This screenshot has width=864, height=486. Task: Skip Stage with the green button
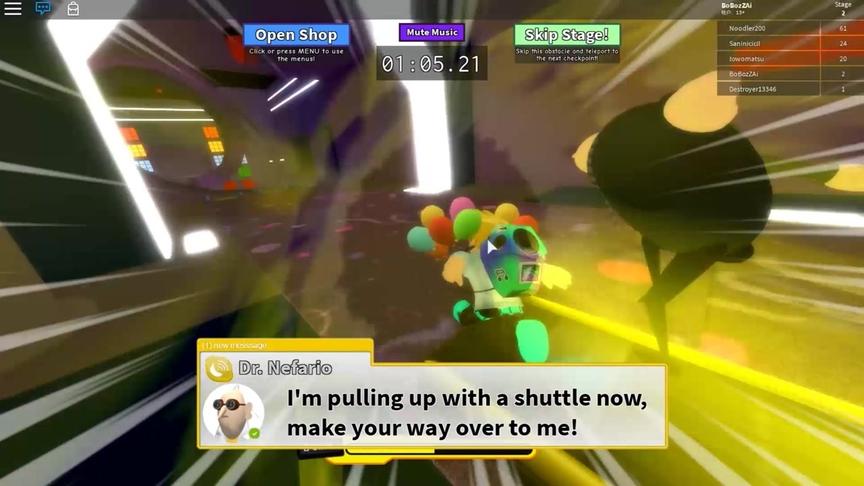pyautogui.click(x=567, y=36)
